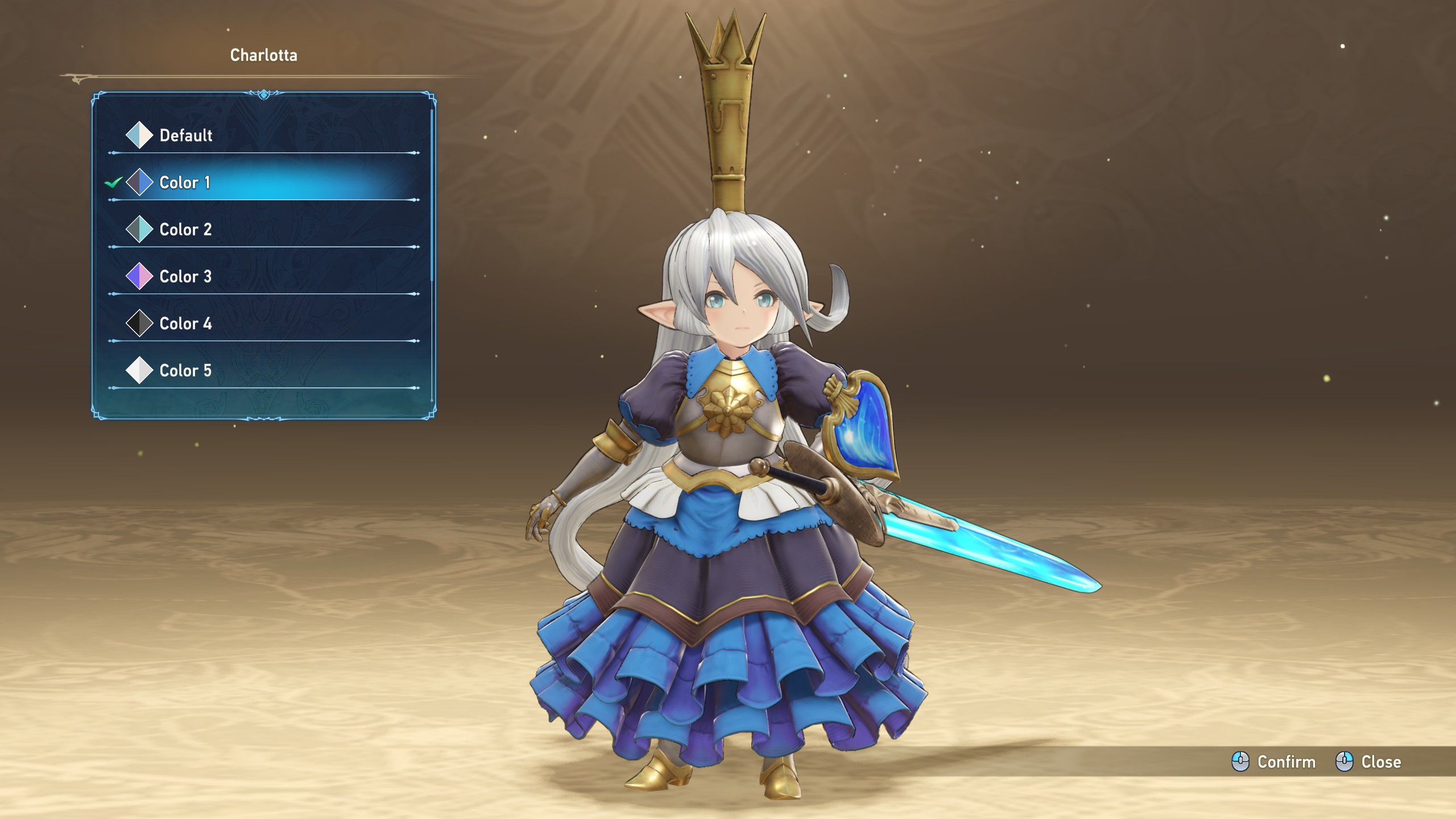This screenshot has width=1456, height=819.
Task: Select the Color 5 entry
Action: pos(185,371)
